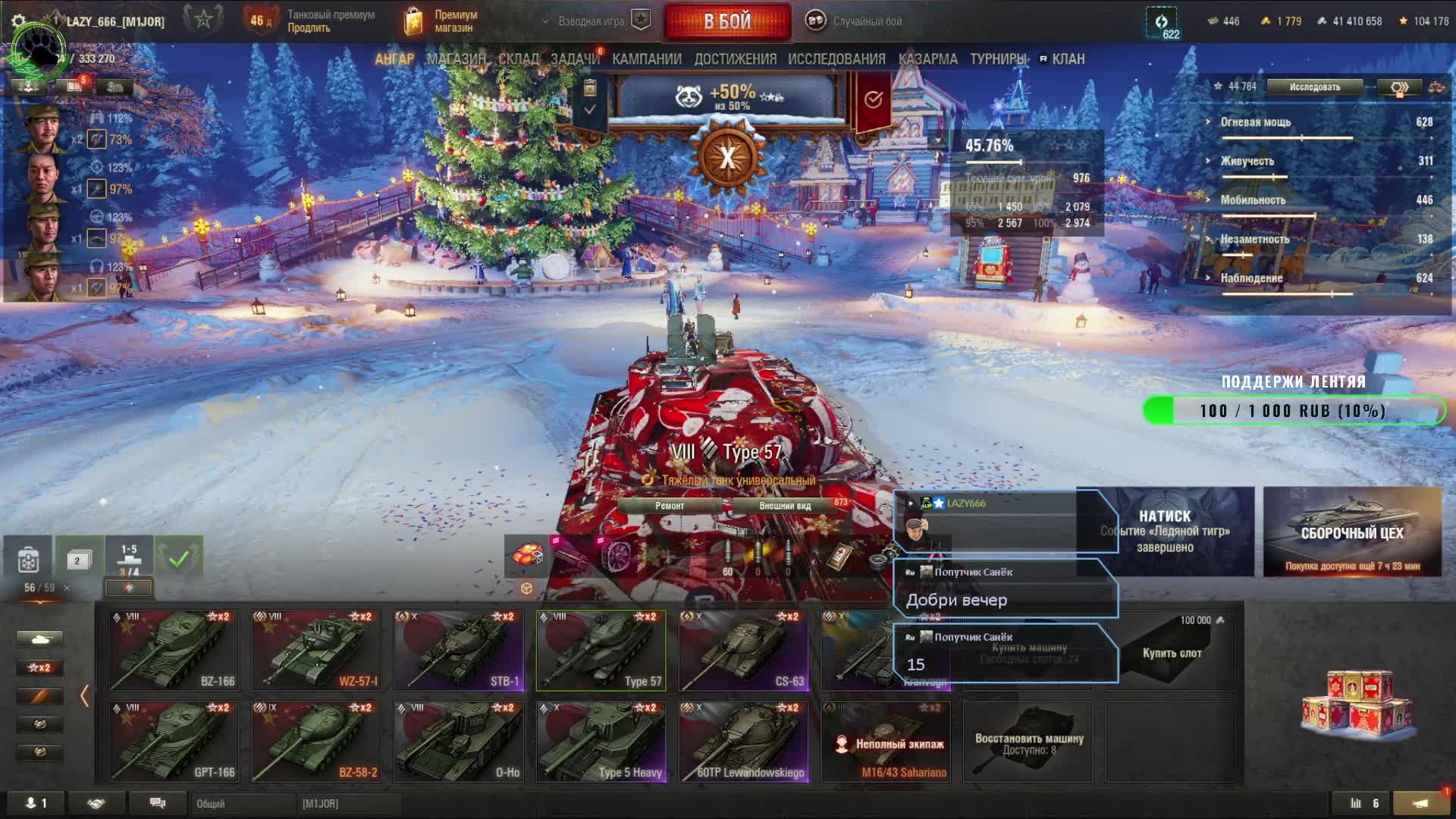Switch to the МАГАЗИН tab

456,59
